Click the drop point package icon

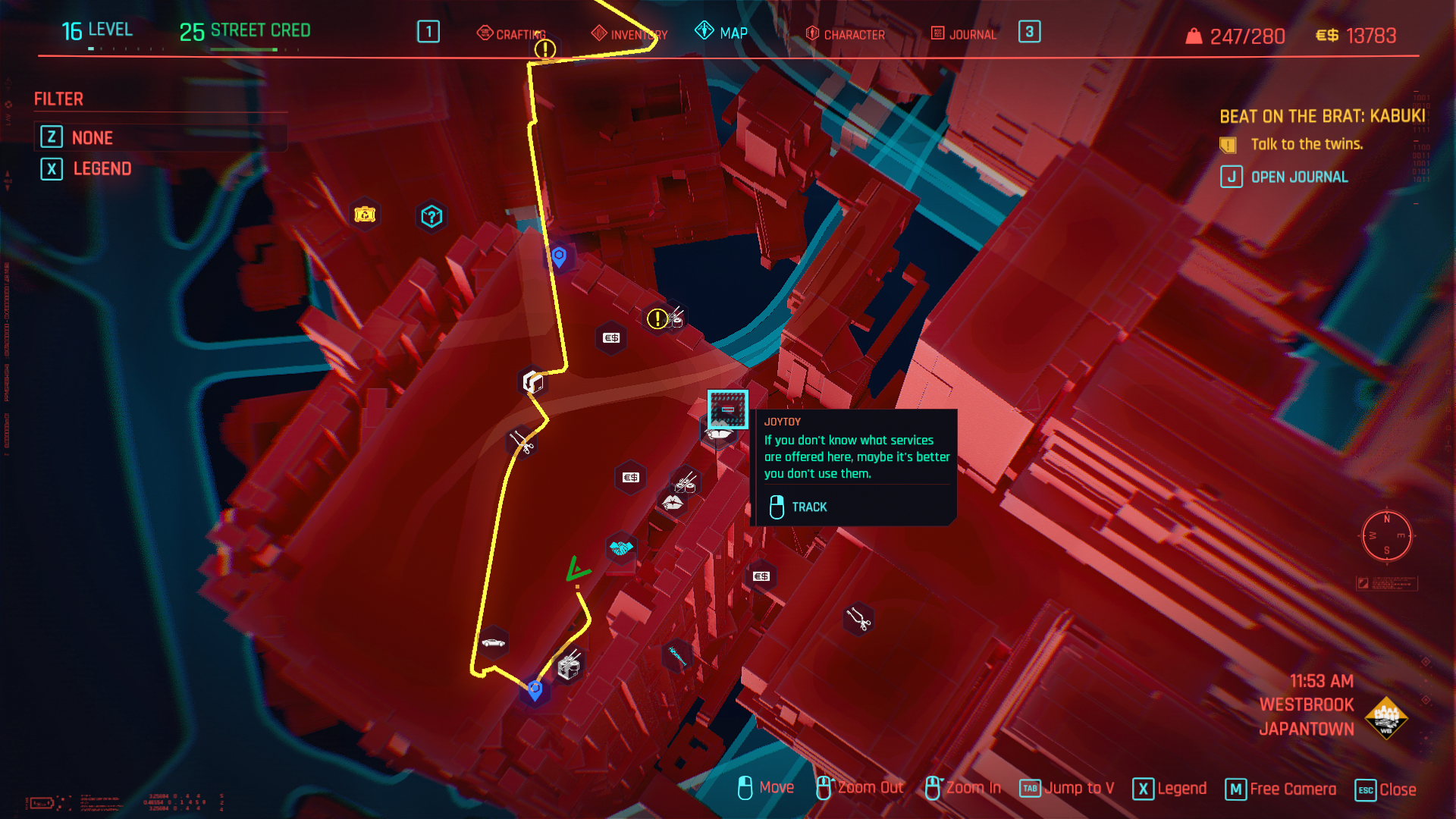coord(532,381)
